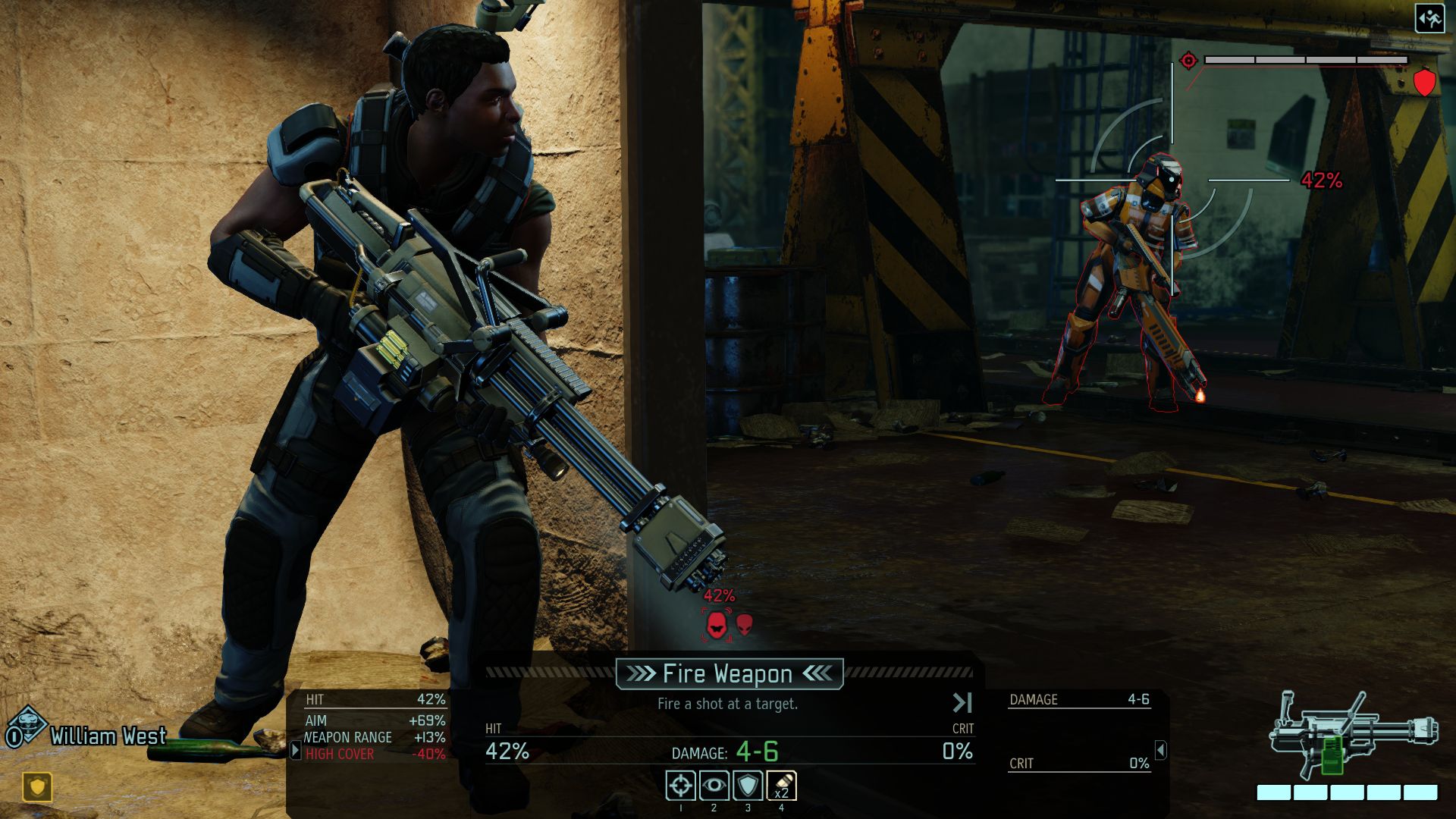Switch target to the dimmer alien head
The height and width of the screenshot is (819, 1456).
[745, 624]
